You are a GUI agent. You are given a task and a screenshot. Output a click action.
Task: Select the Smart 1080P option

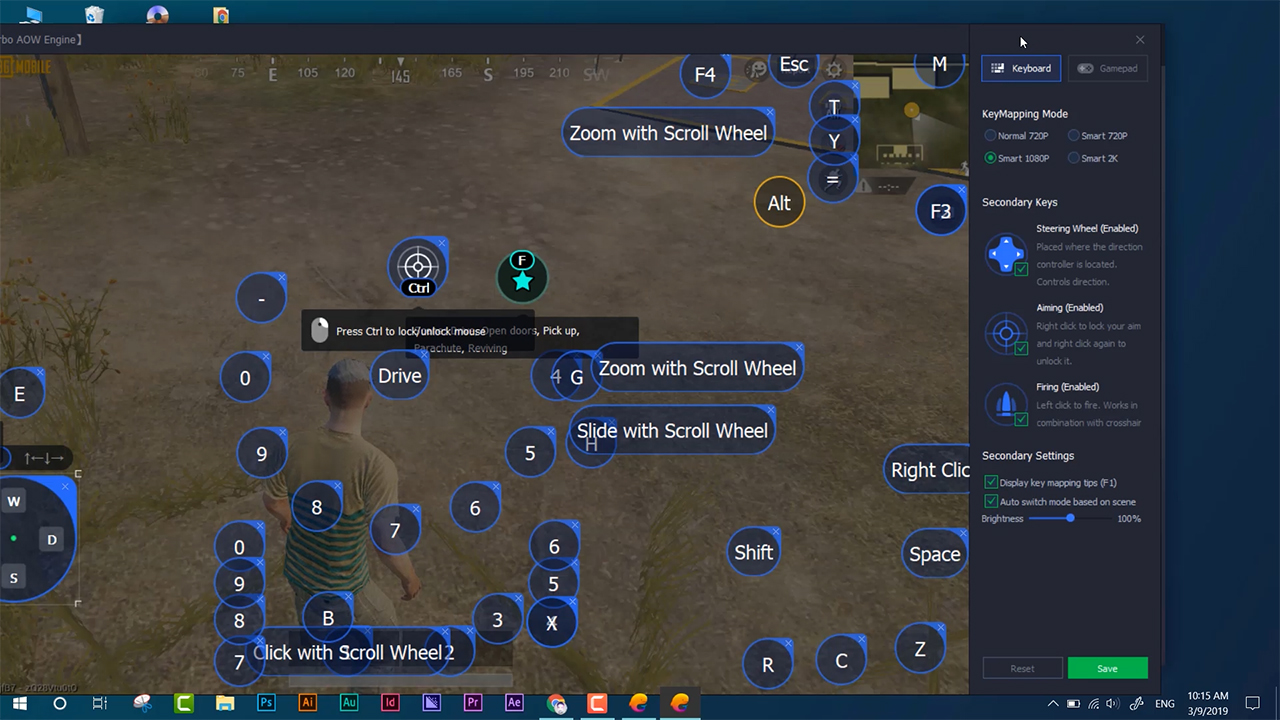click(991, 158)
